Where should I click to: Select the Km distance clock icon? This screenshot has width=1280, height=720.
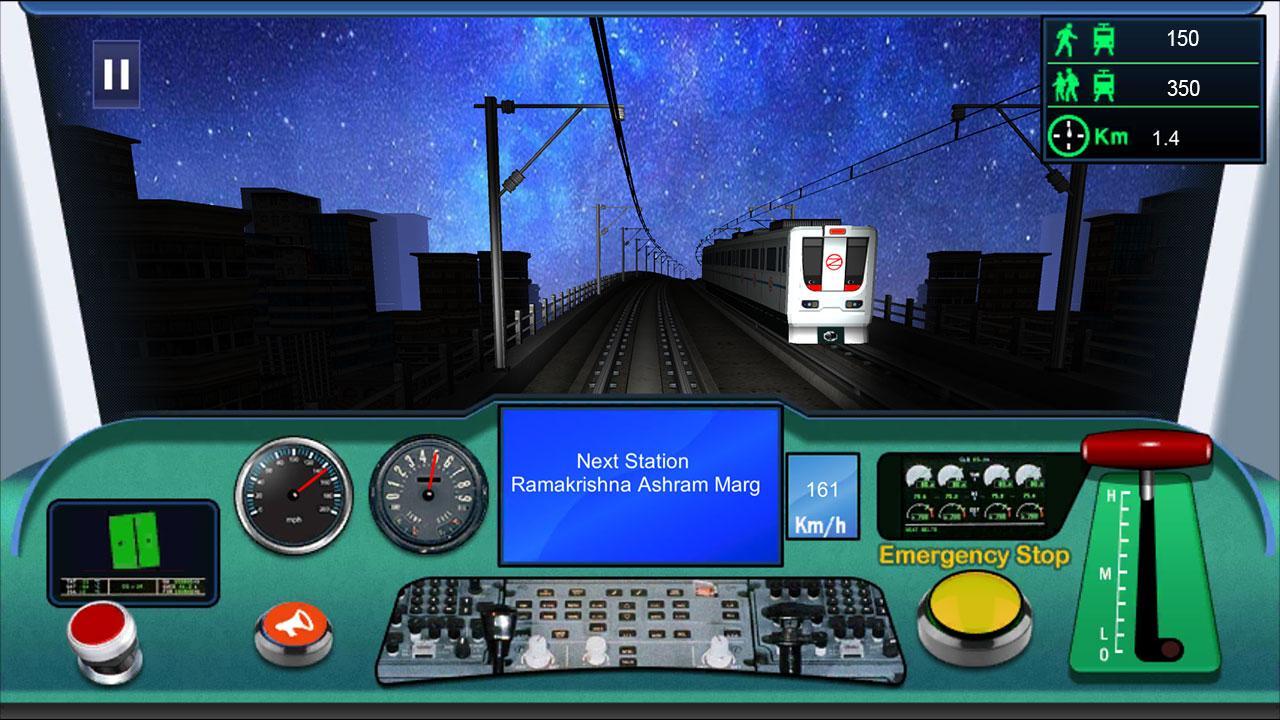1069,137
